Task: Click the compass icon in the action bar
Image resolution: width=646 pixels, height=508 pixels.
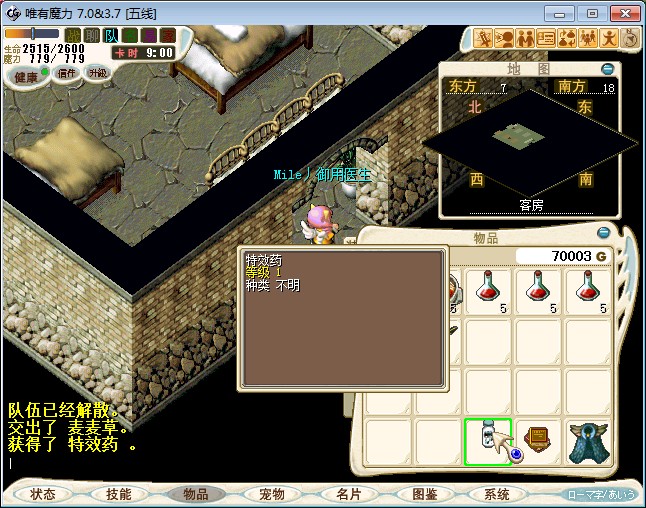Action: [x=631, y=39]
